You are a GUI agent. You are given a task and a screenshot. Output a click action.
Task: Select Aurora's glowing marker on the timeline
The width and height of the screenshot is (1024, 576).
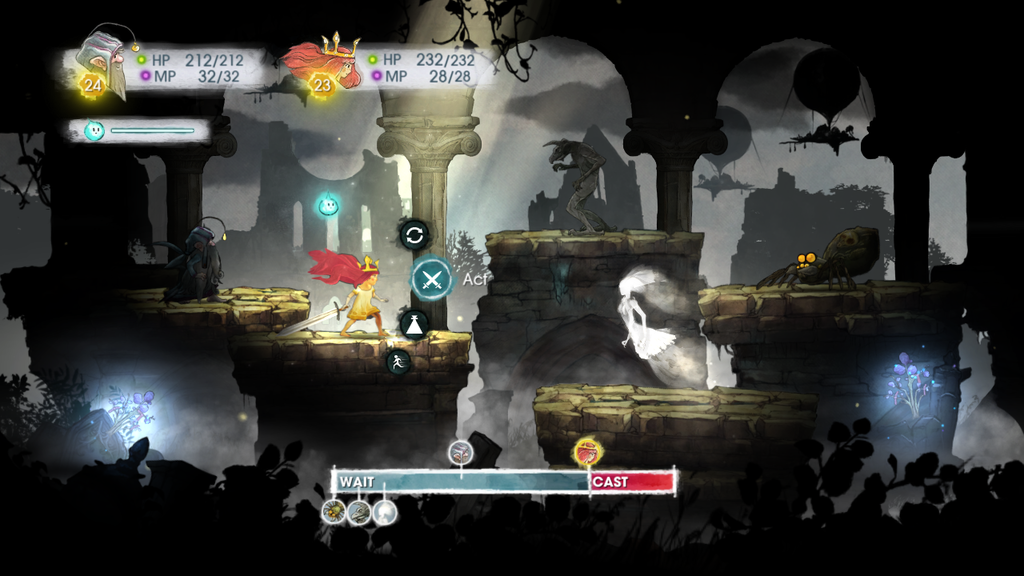[x=587, y=453]
